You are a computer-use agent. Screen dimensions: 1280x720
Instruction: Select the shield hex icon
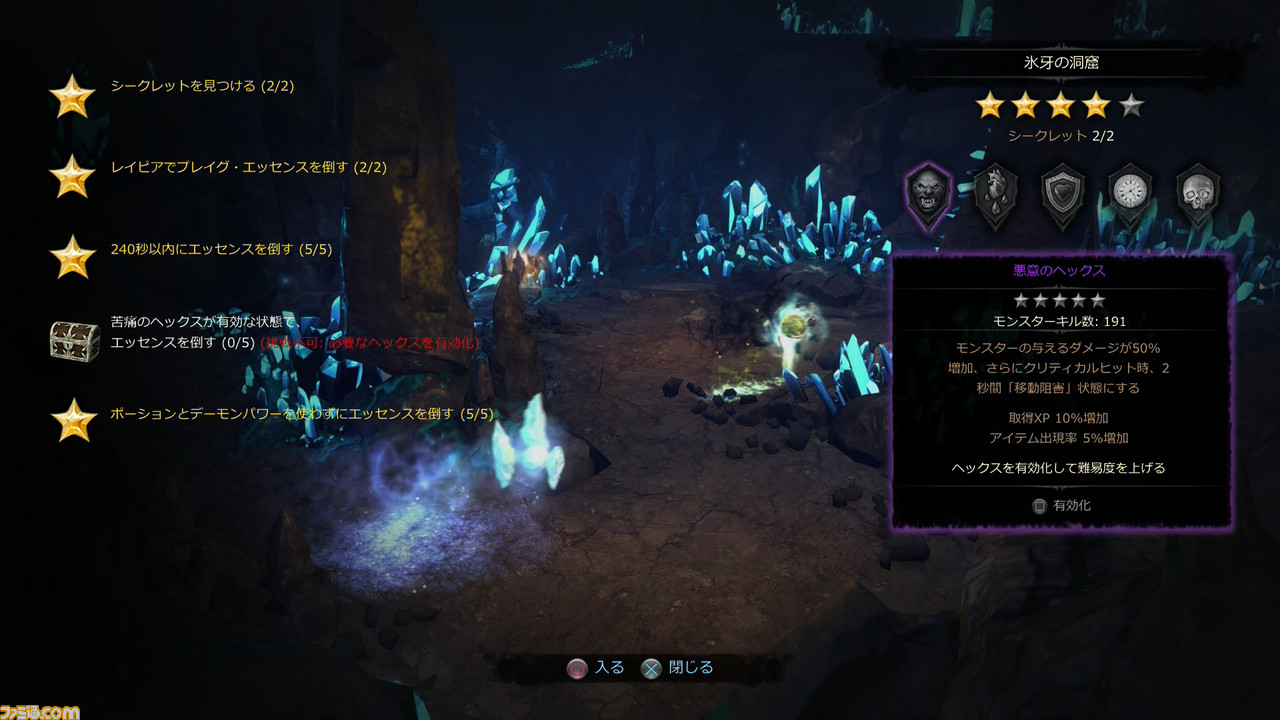[x=1063, y=195]
